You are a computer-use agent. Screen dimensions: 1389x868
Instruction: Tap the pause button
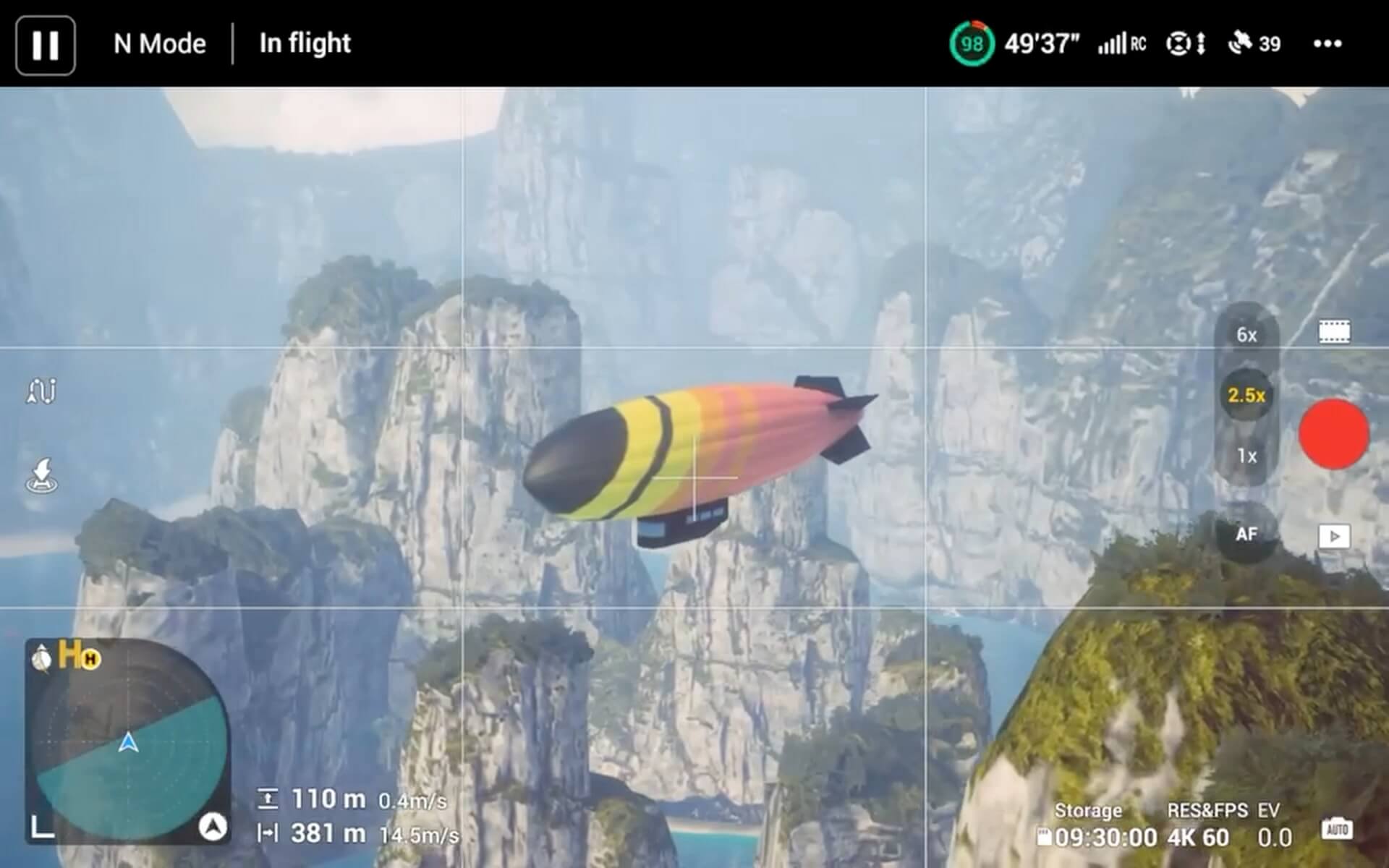click(x=45, y=45)
